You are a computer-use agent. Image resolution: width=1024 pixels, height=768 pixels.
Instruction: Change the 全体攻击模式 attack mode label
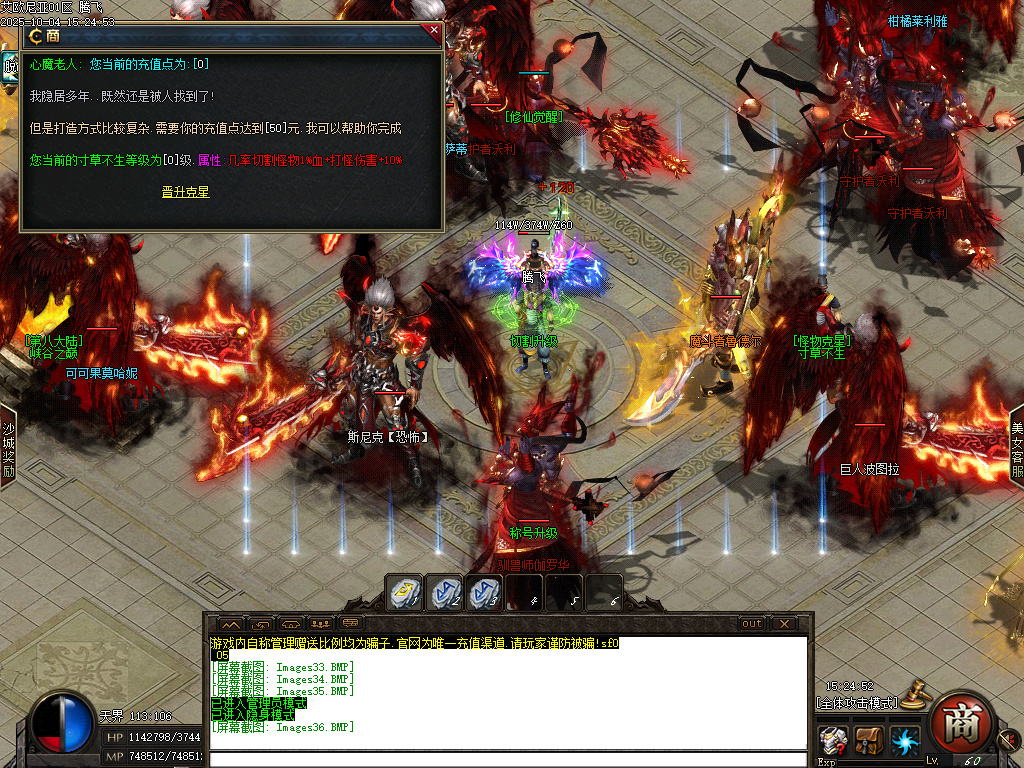pyautogui.click(x=856, y=703)
